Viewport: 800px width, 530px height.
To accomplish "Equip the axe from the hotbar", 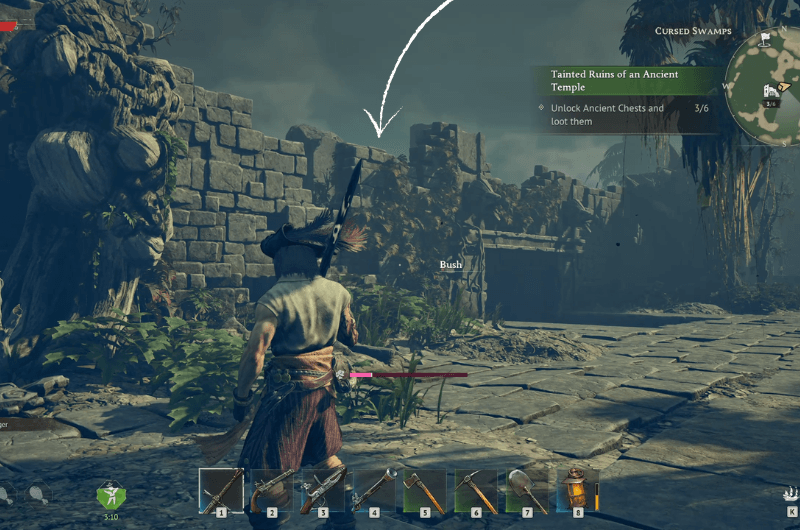I will pyautogui.click(x=425, y=490).
